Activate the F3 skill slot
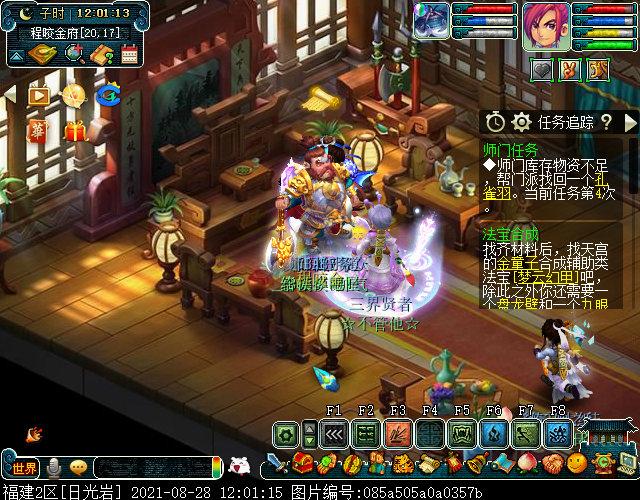 pyautogui.click(x=398, y=434)
